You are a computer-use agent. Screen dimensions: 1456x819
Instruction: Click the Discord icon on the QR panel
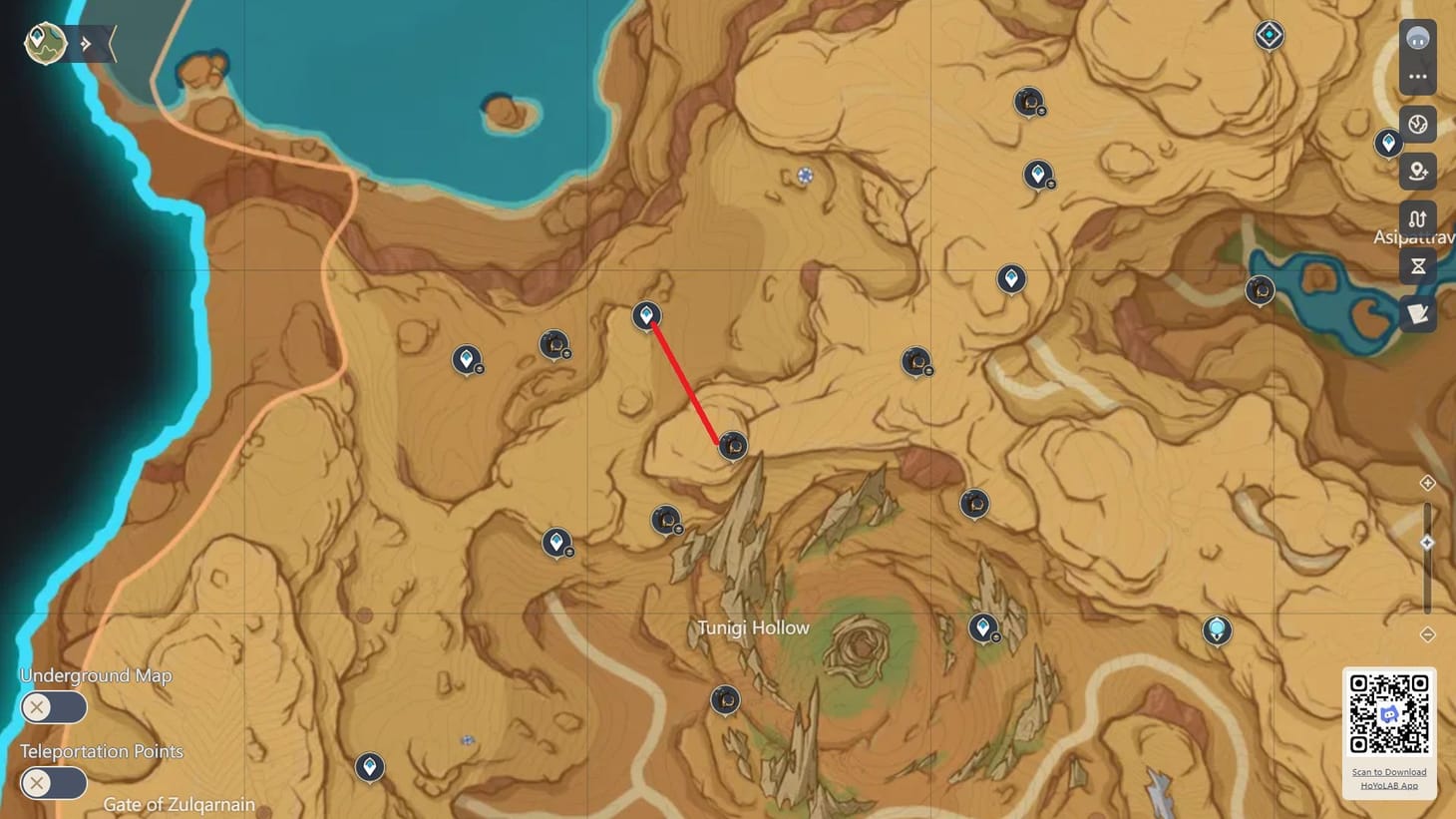(x=1388, y=713)
